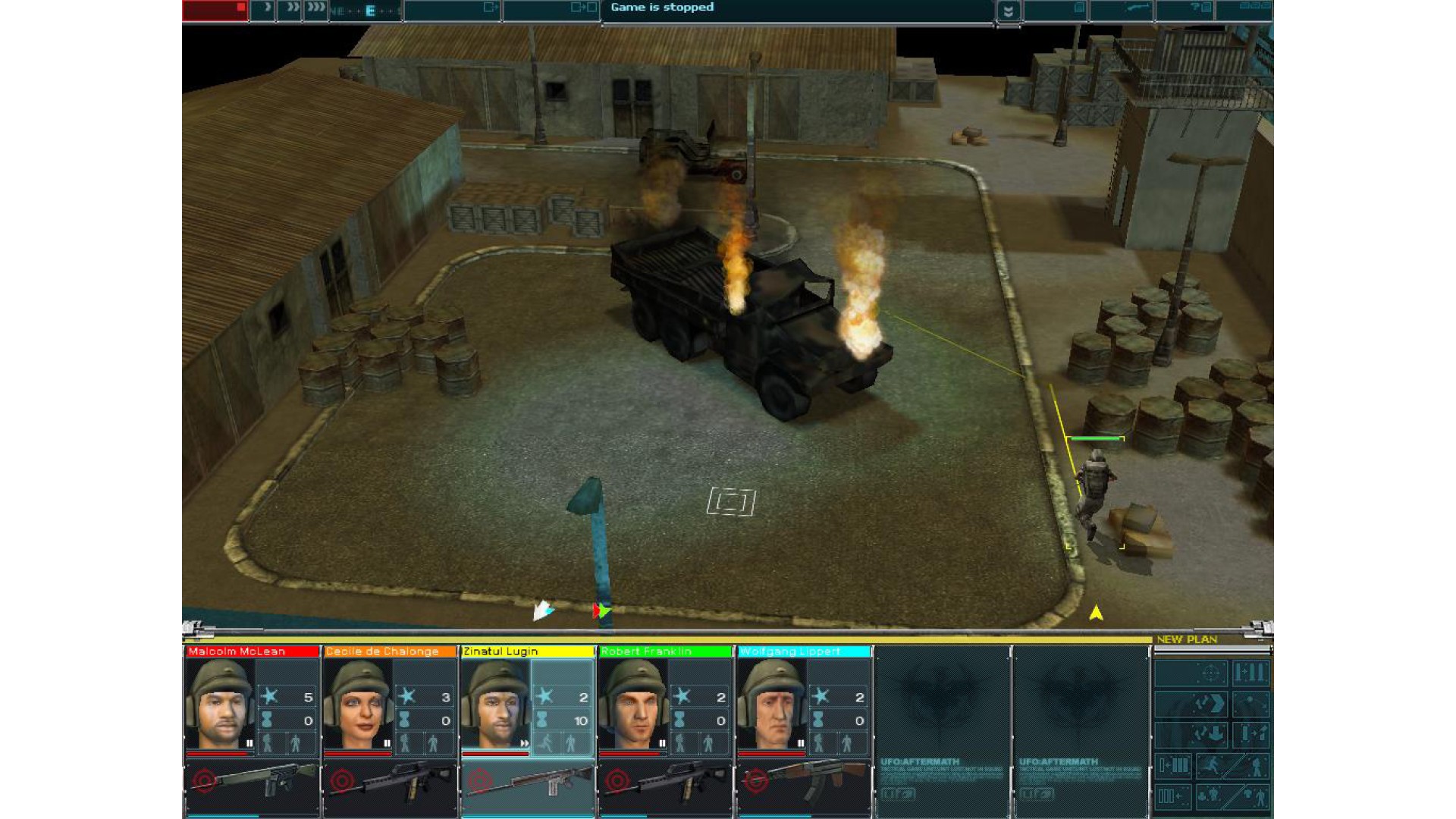
Task: Choose Zinatul Lugin's soldier portrait
Action: click(x=496, y=704)
